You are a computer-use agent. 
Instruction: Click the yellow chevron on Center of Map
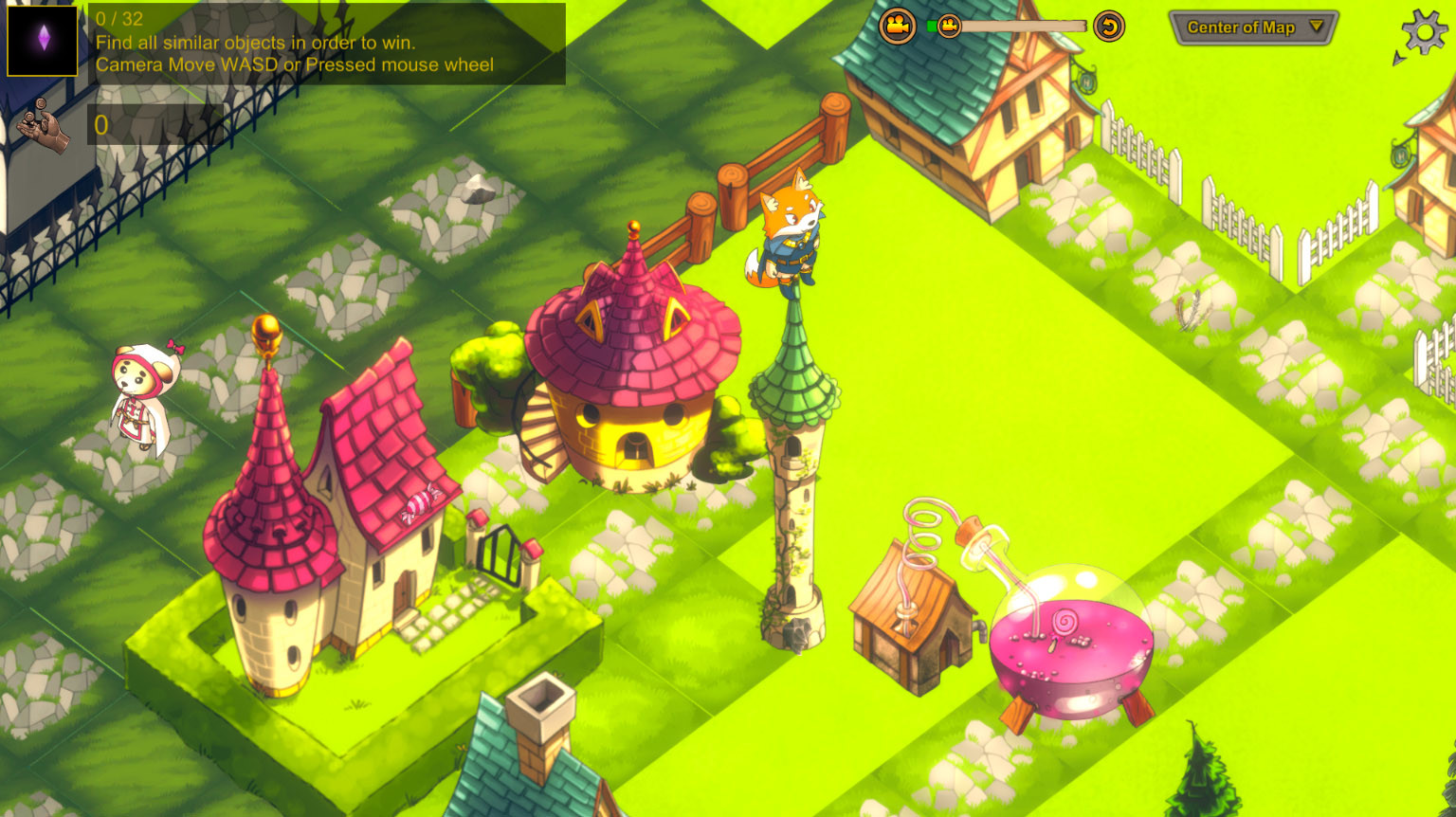coord(1317,27)
